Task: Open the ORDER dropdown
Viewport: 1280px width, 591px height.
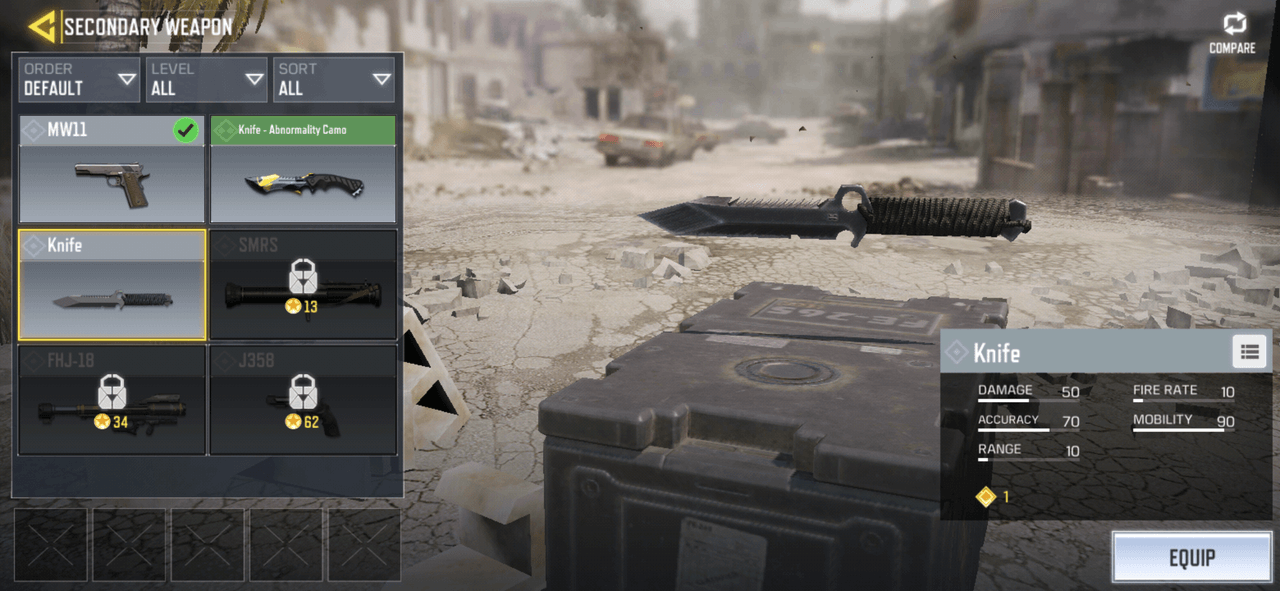Action: click(79, 79)
